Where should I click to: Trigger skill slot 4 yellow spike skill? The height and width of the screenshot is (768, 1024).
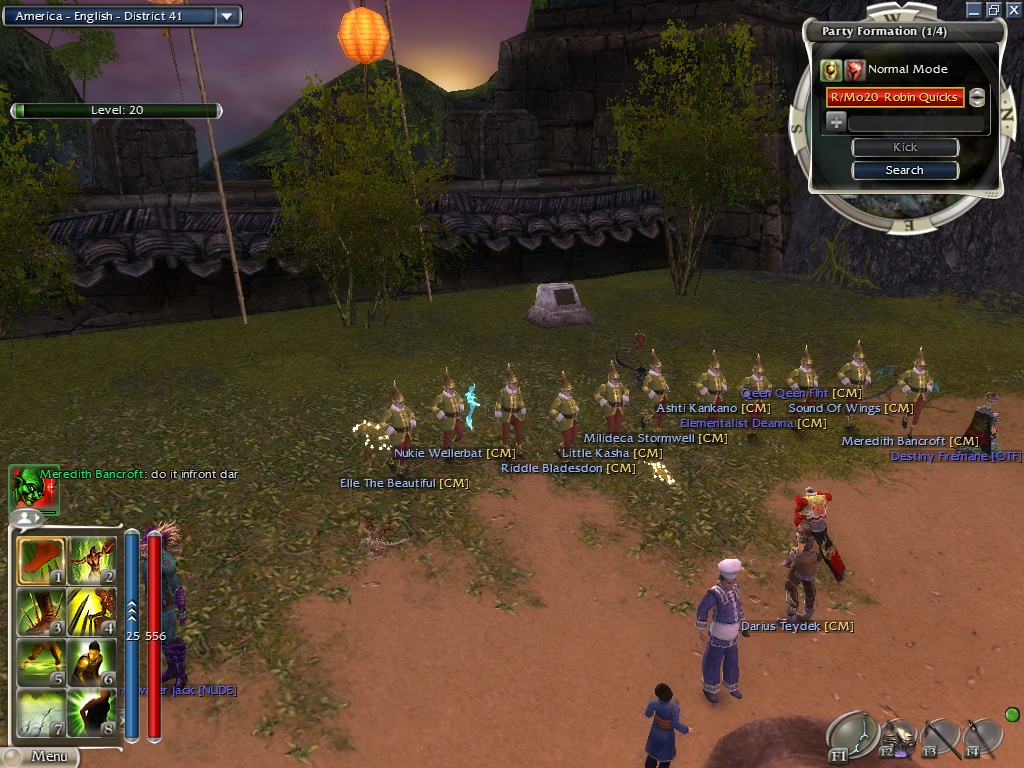(92, 612)
